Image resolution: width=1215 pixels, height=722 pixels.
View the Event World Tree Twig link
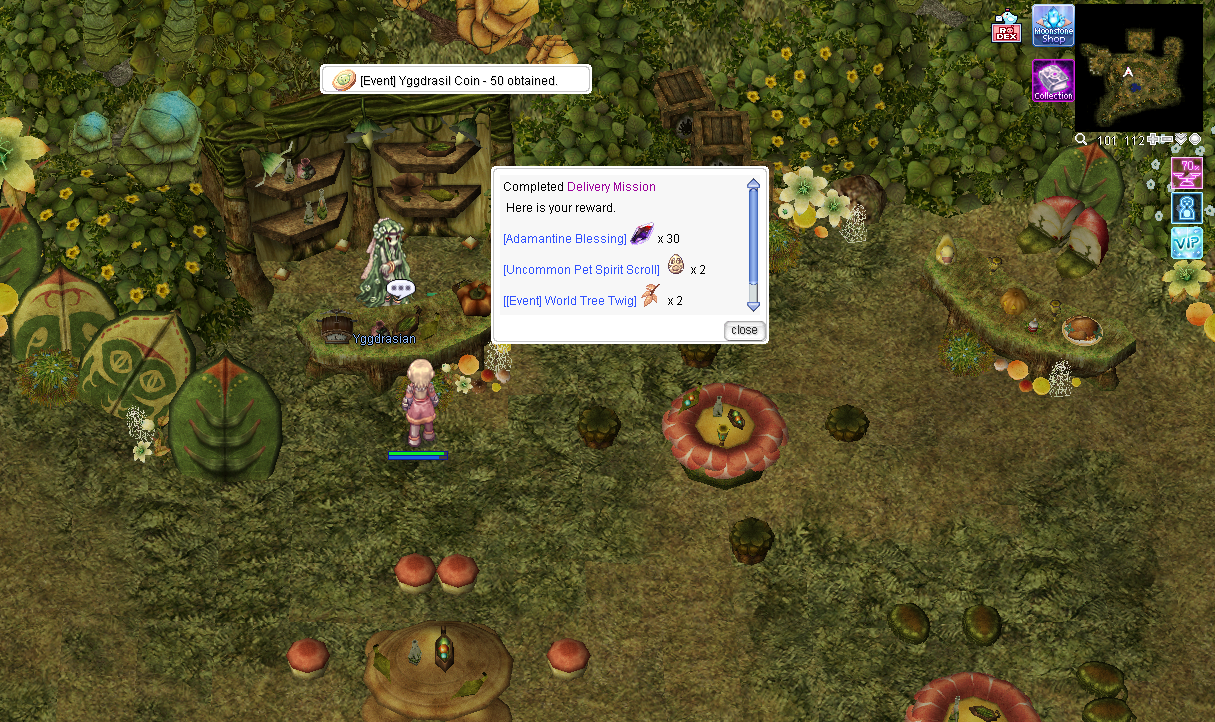[569, 301]
